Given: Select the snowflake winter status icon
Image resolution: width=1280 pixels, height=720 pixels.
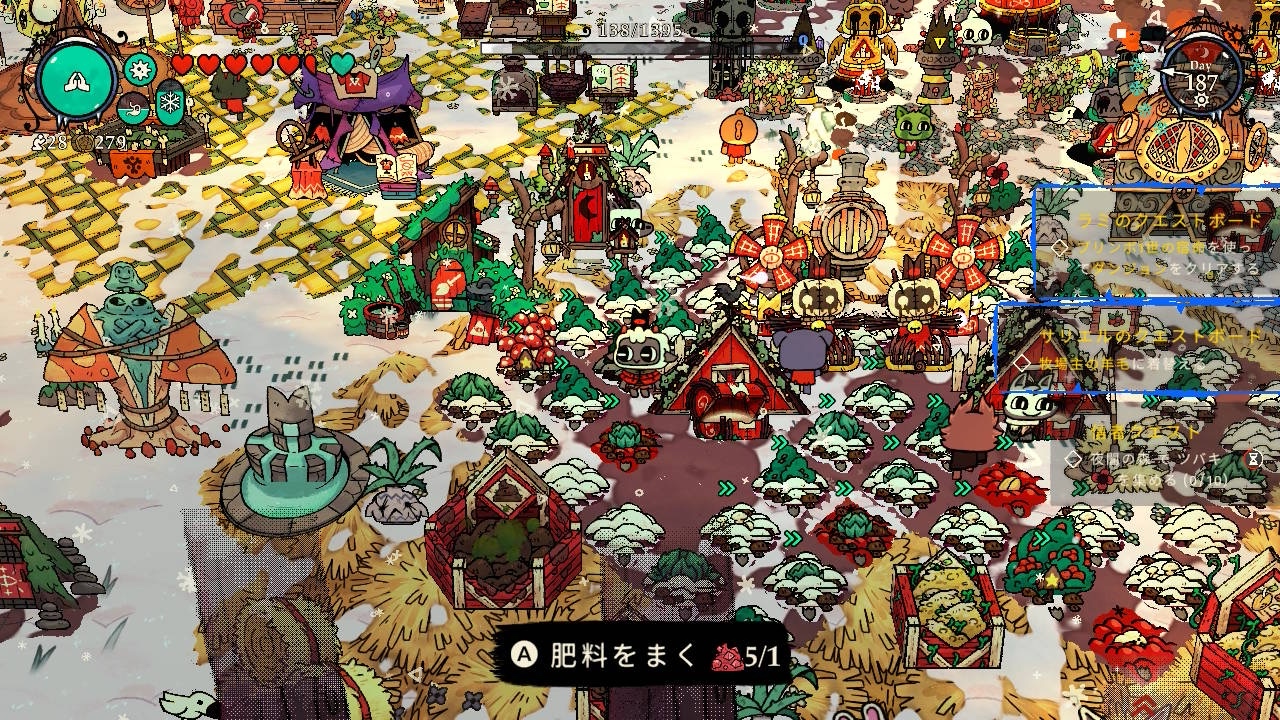Looking at the screenshot, I should 170,104.
